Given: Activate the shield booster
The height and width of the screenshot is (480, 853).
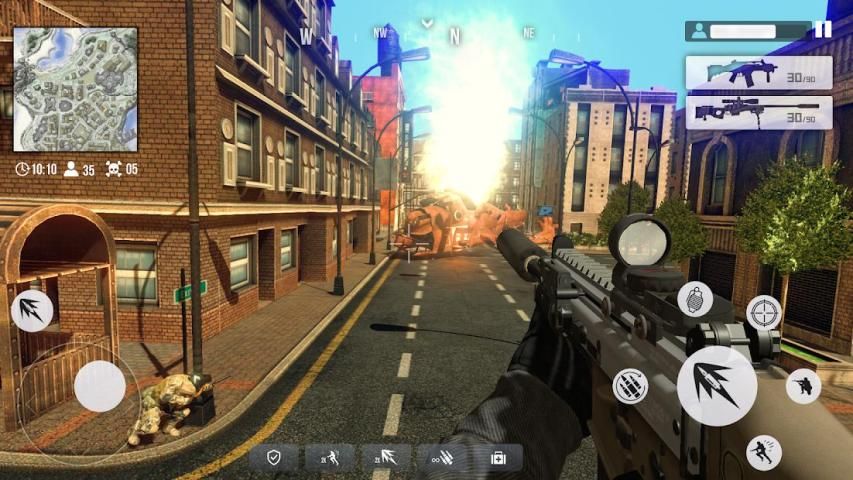Looking at the screenshot, I should pos(273,458).
